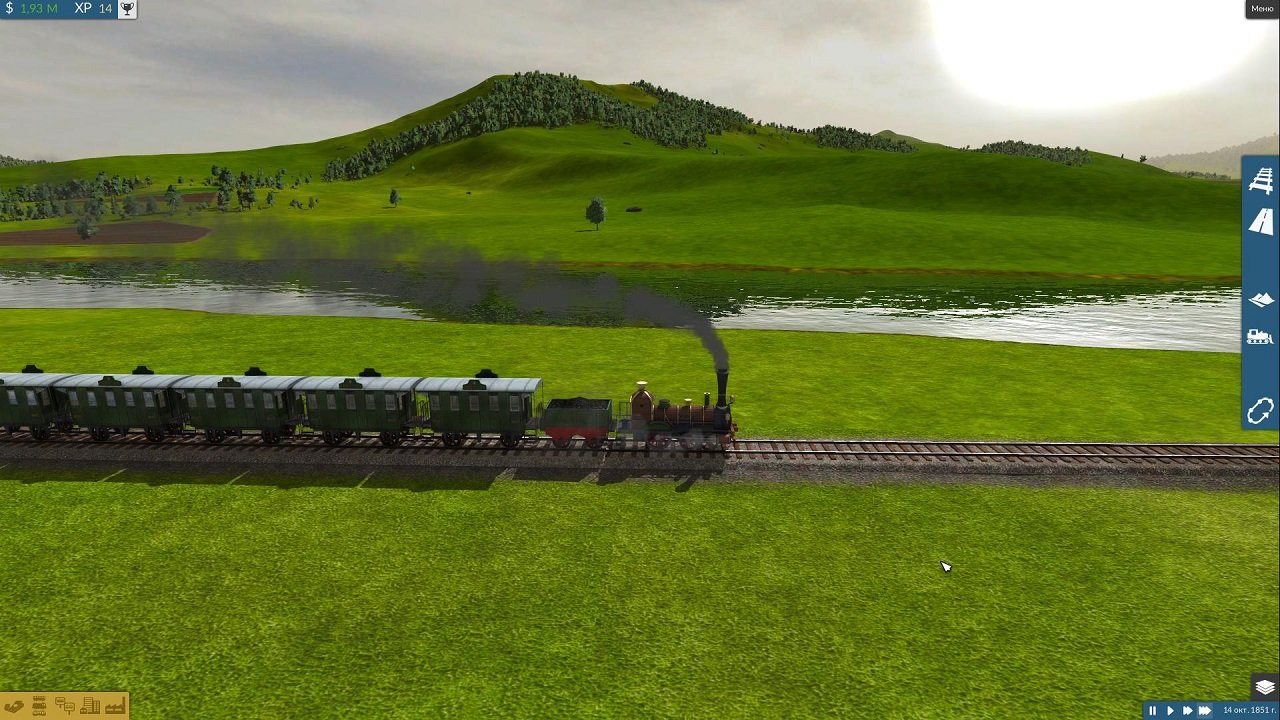Open the vehicles list with the depot icon
The image size is (1280, 720).
click(x=39, y=706)
